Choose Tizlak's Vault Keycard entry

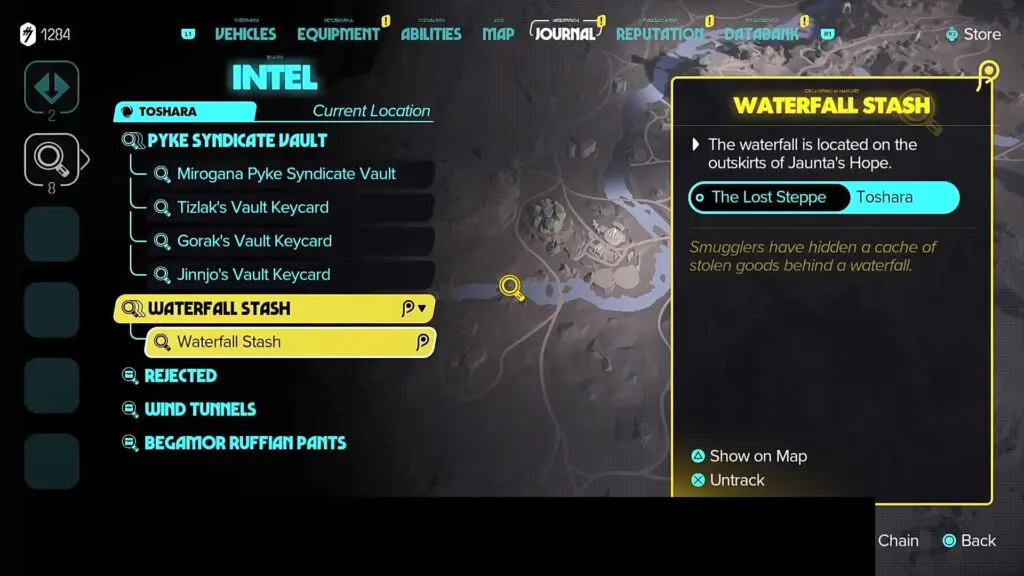(x=252, y=207)
